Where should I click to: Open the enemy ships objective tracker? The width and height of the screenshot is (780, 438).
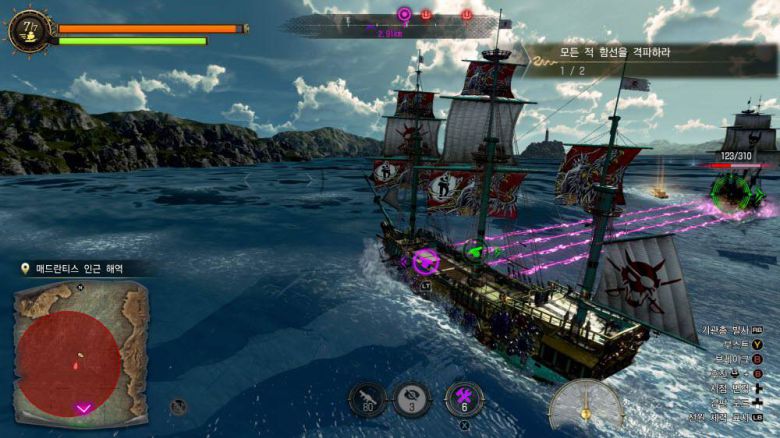[x=630, y=60]
